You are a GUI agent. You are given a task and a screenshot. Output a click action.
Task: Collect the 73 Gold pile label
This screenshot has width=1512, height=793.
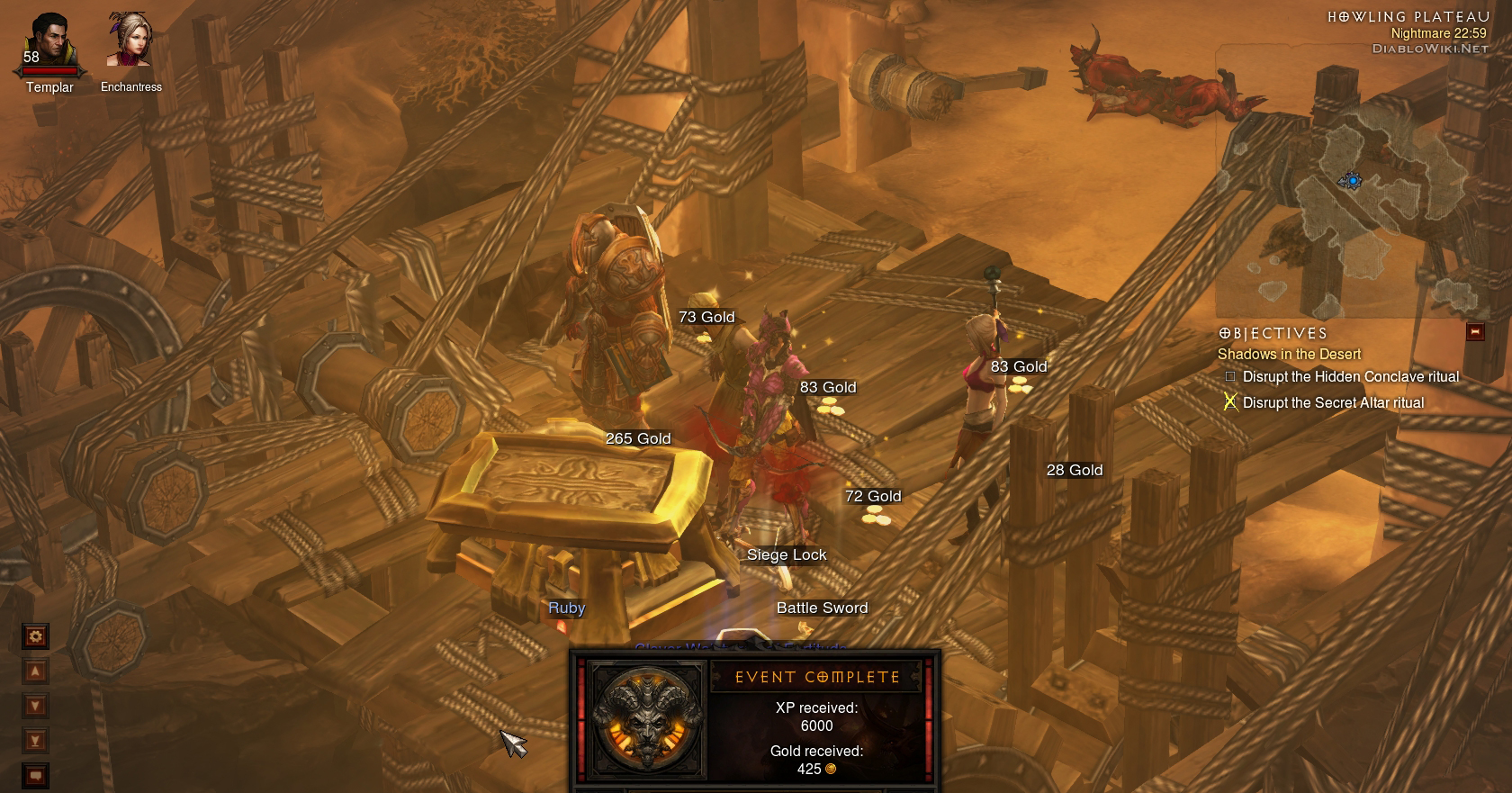pyautogui.click(x=706, y=318)
